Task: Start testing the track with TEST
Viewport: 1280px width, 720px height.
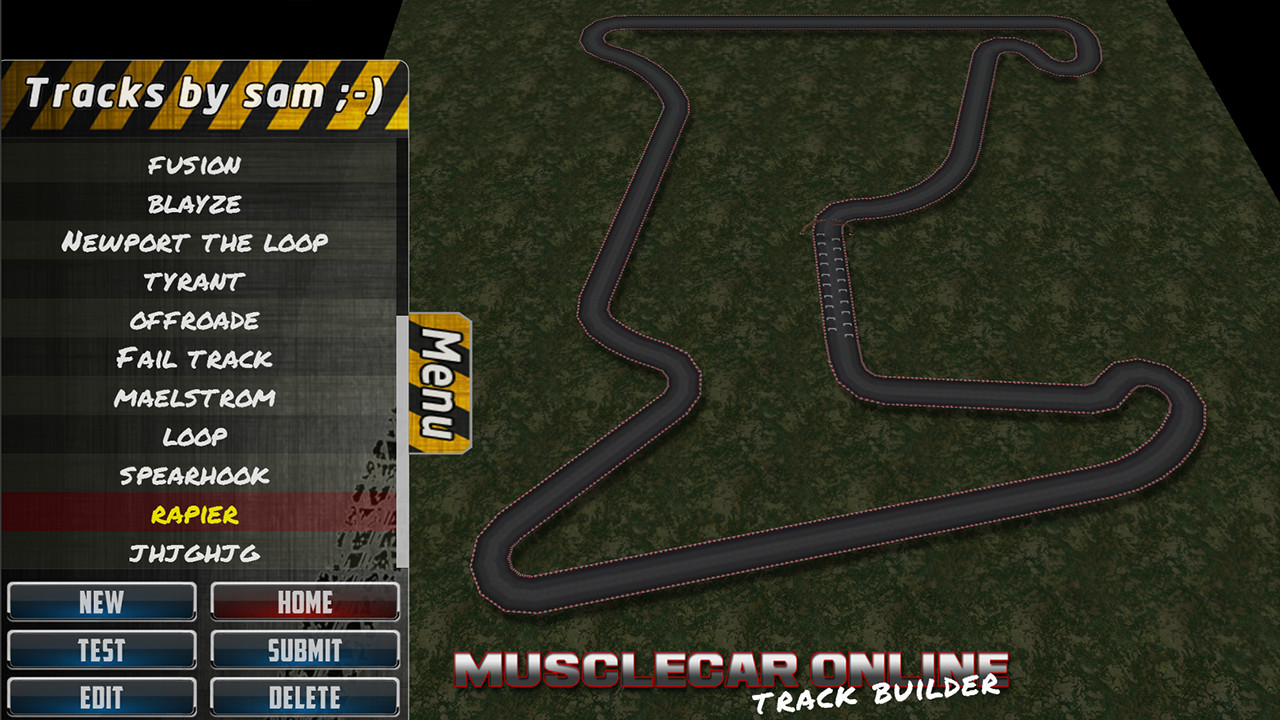Action: [x=101, y=650]
